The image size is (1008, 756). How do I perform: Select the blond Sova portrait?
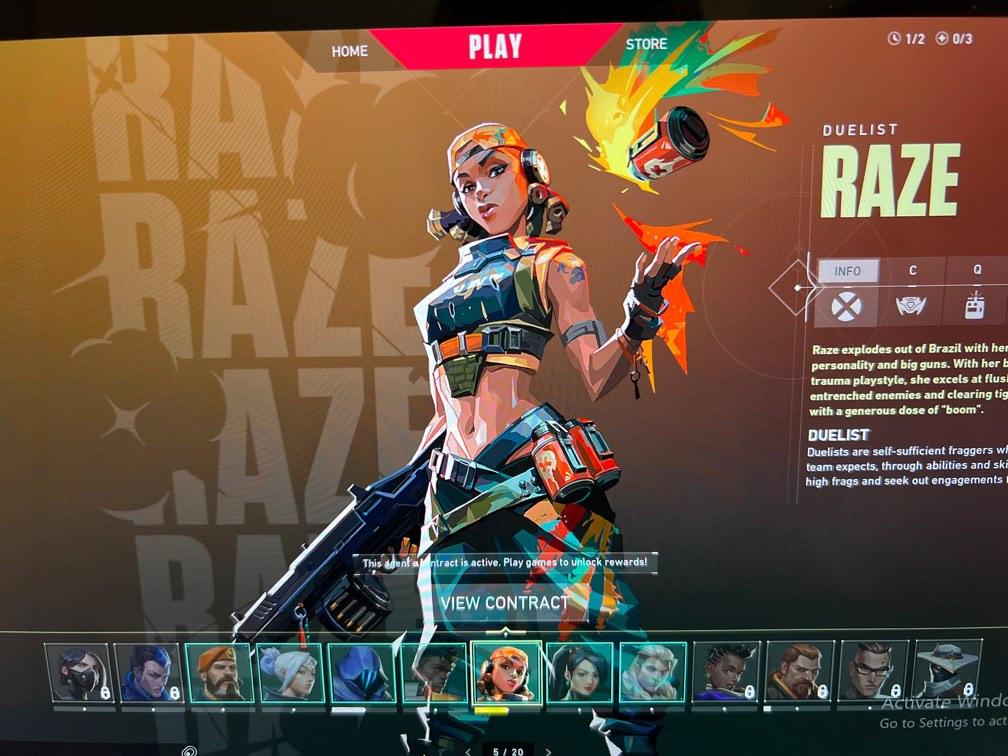click(x=653, y=672)
